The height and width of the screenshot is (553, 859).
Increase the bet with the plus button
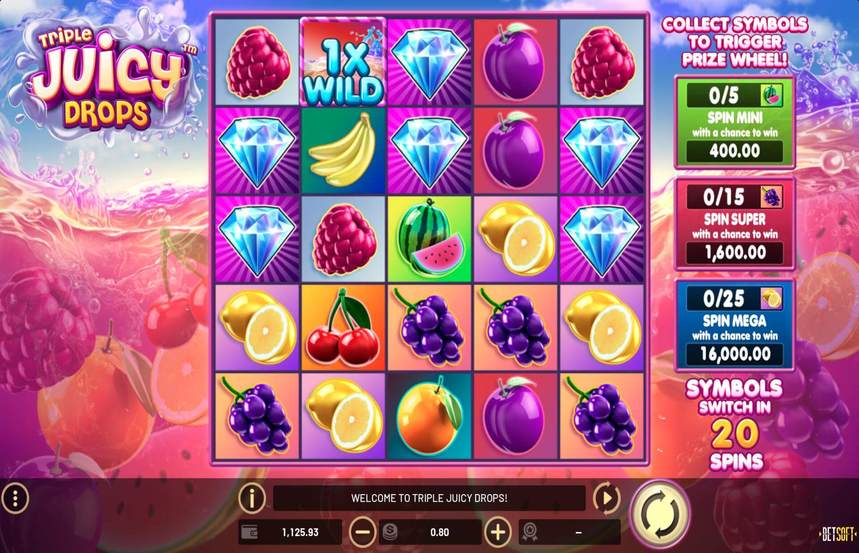pos(497,532)
